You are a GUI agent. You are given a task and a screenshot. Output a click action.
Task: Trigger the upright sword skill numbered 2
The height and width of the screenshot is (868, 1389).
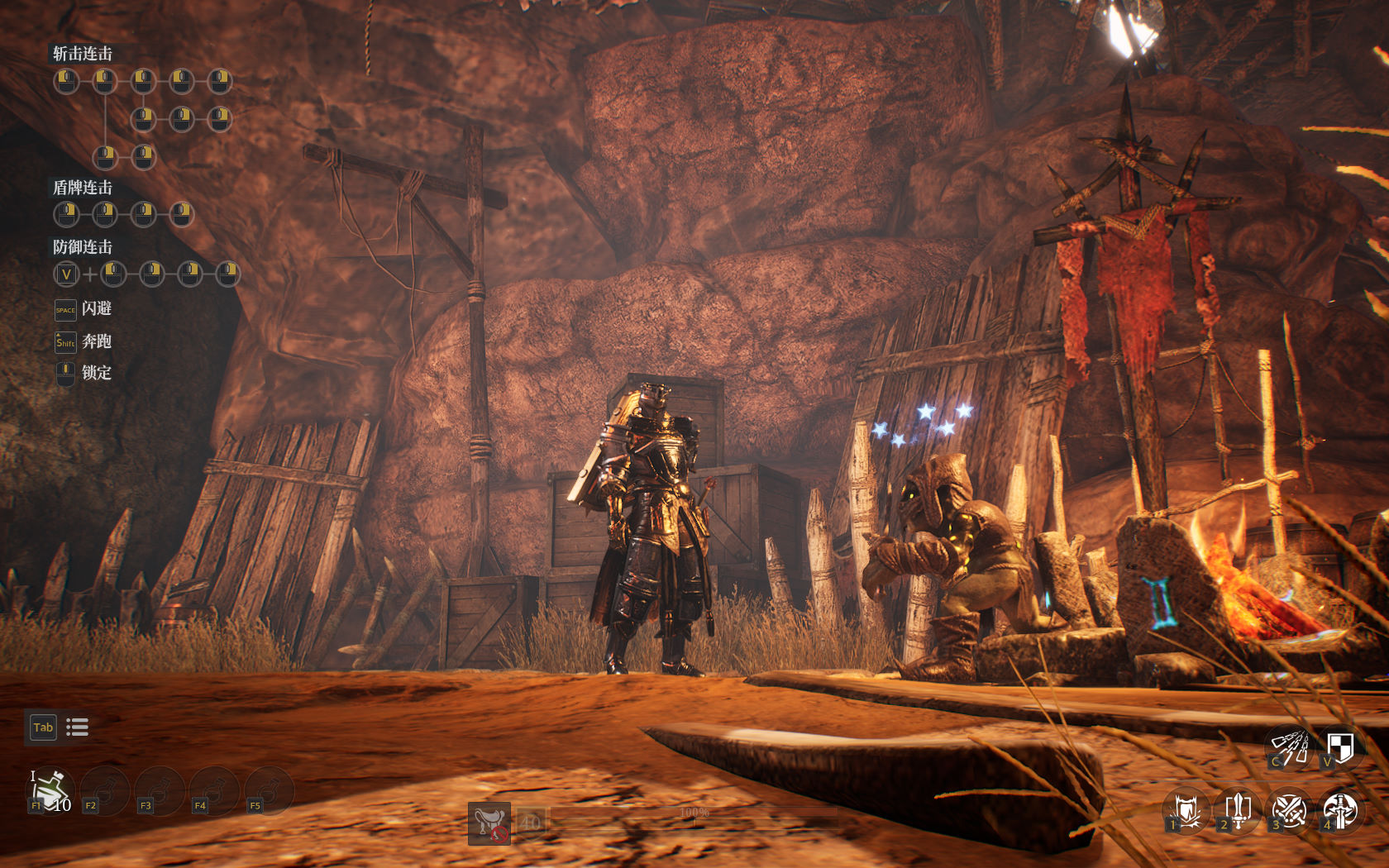coord(1238,811)
